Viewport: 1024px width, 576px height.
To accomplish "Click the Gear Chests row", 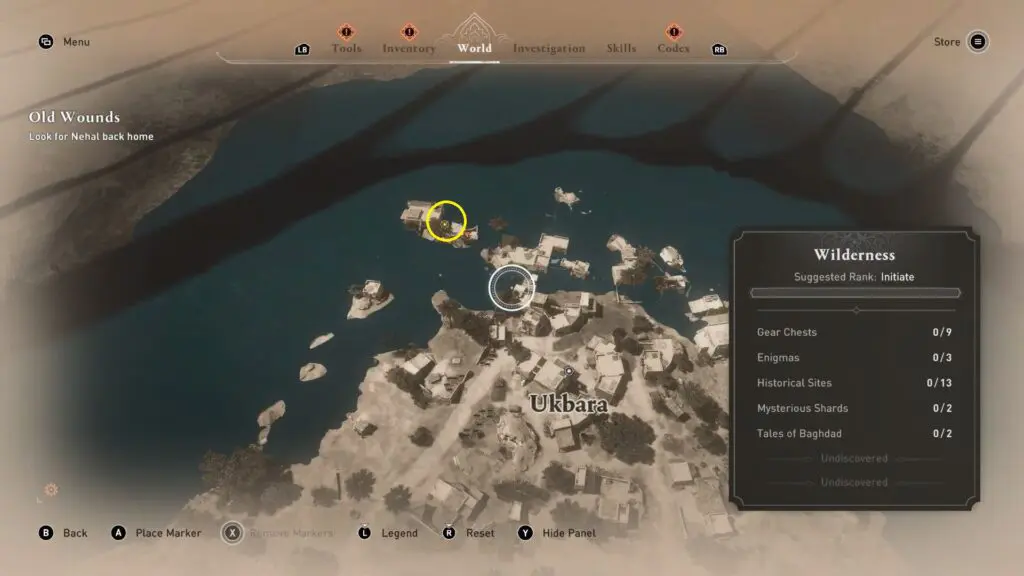I will pyautogui.click(x=854, y=332).
